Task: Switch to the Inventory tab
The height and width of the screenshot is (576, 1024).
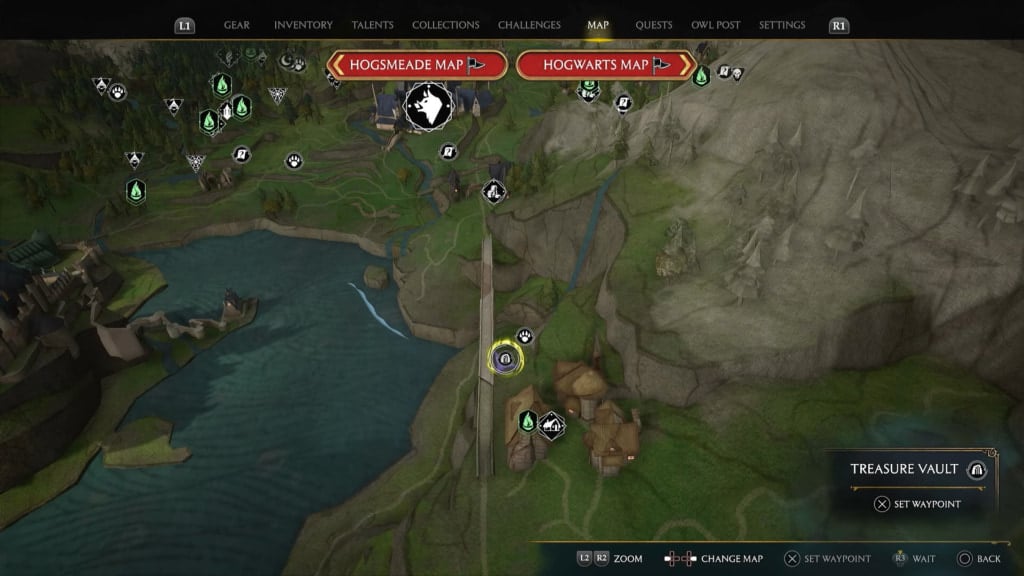Action: click(303, 25)
